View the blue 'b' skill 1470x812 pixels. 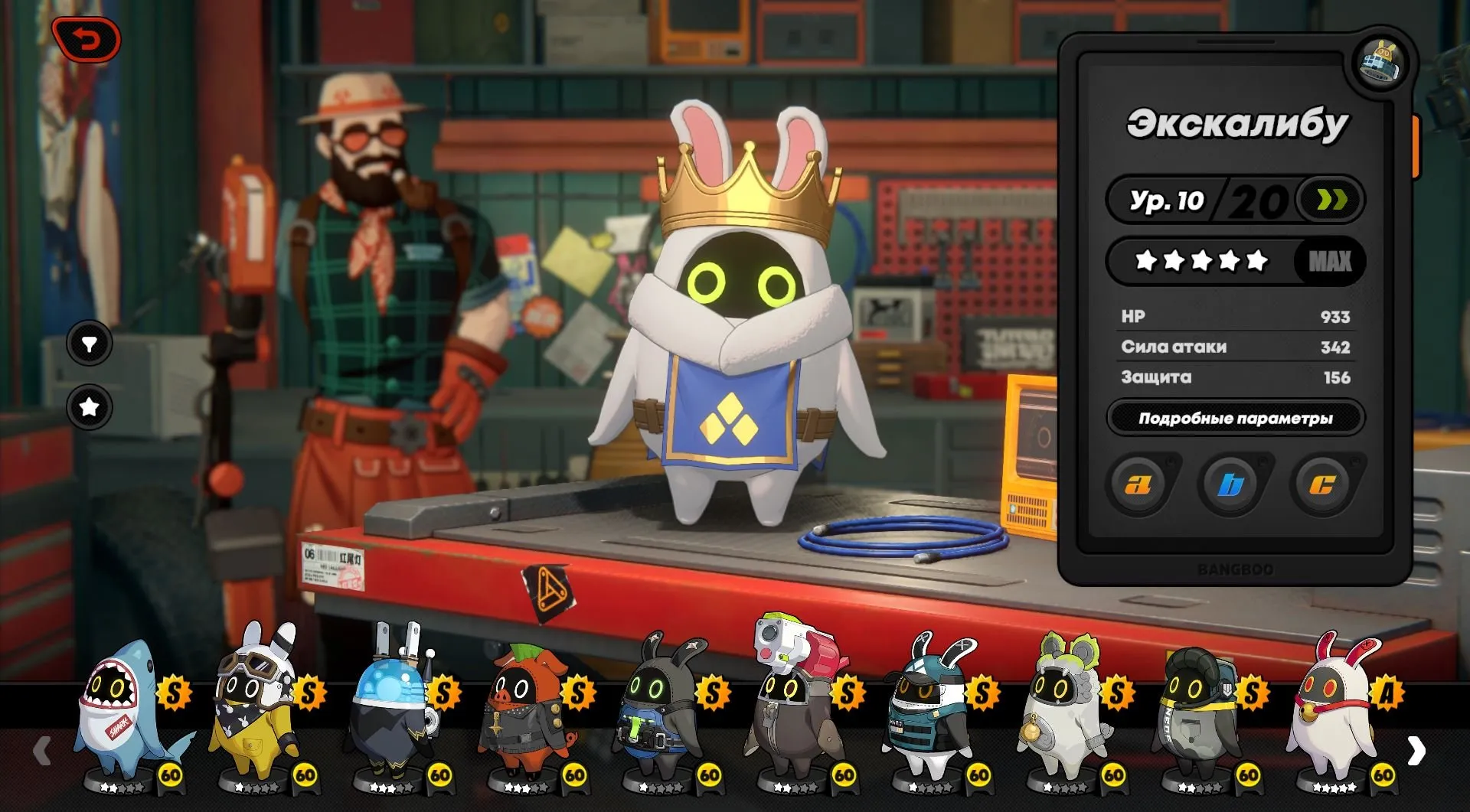click(1230, 484)
